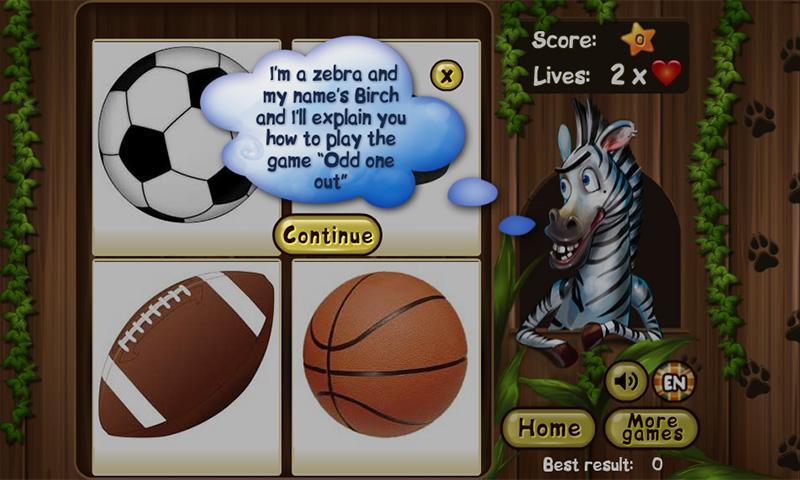Change language with the EN button
800x480 pixels.
pos(673,381)
